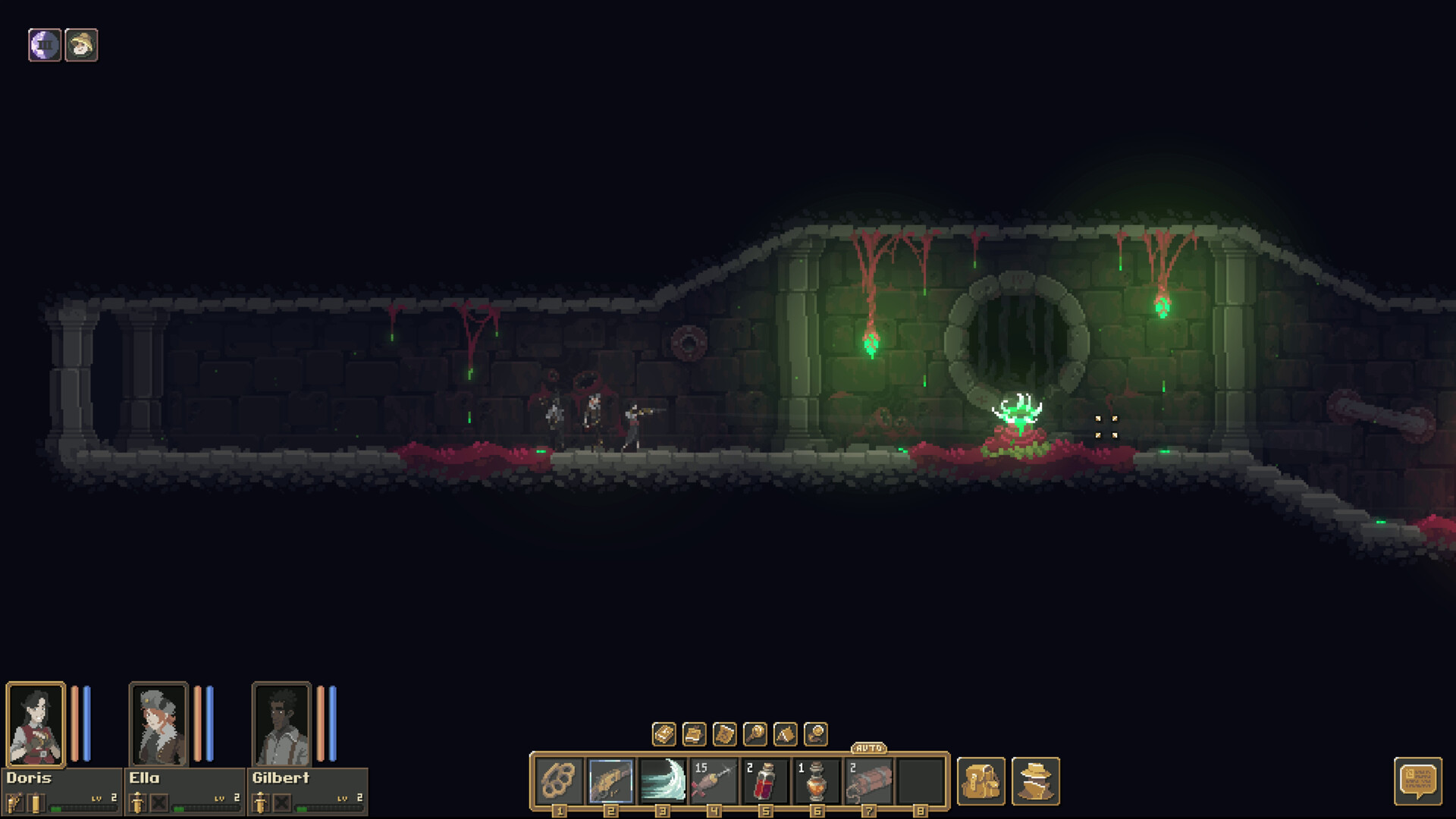Click the magnifying glass icon
The width and height of the screenshot is (1456, 819).
pyautogui.click(x=755, y=734)
